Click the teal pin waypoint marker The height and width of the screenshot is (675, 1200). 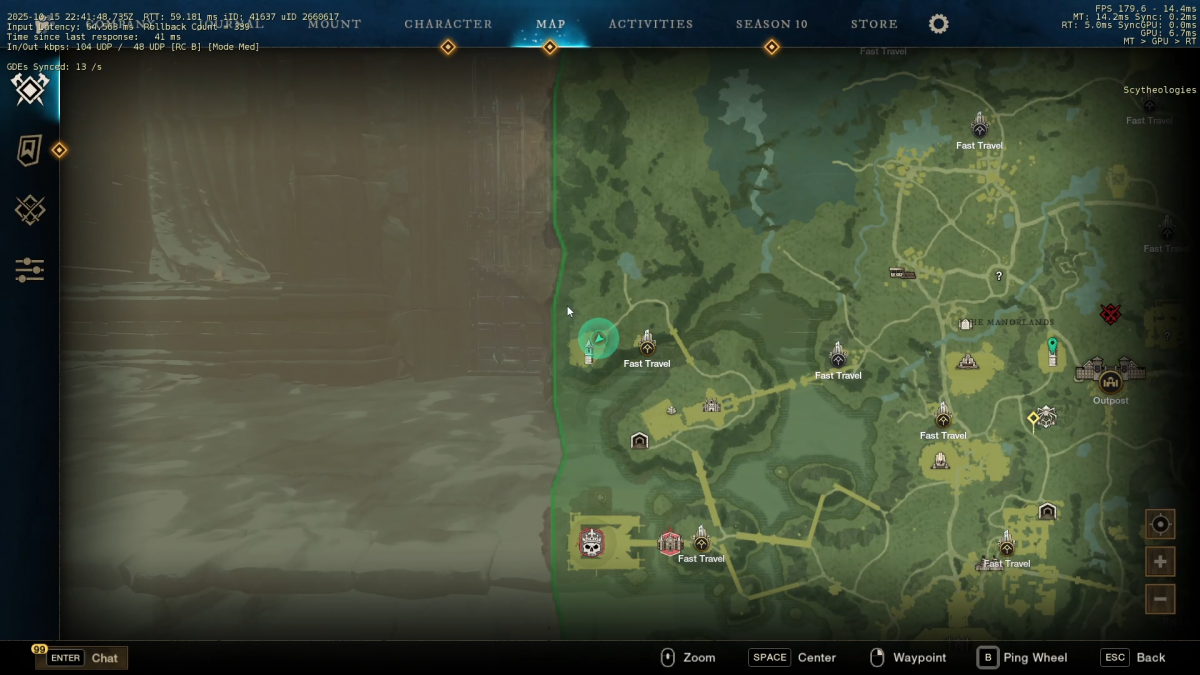[1052, 347]
